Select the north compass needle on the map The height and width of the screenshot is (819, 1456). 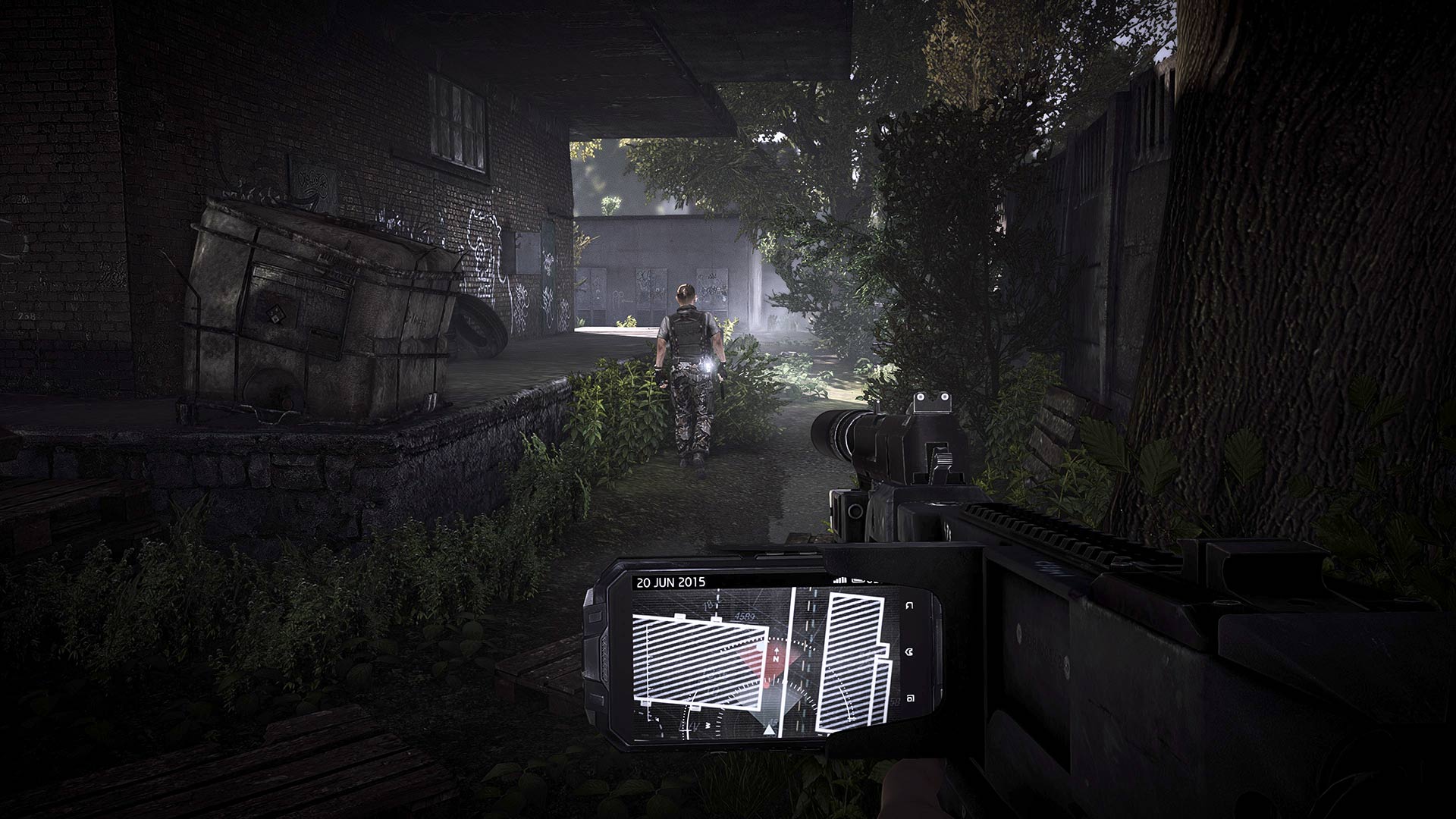776,653
